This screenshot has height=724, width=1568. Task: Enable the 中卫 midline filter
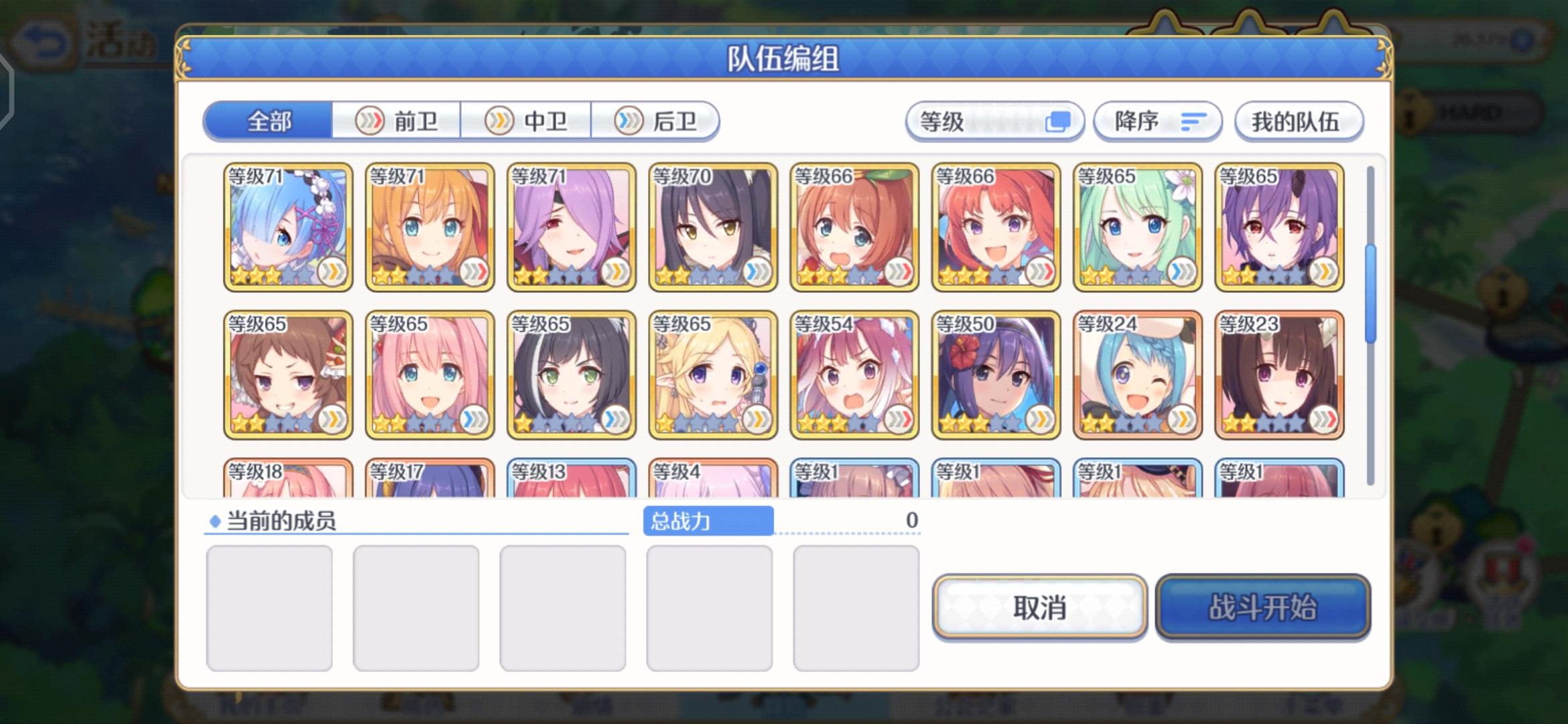coord(527,121)
